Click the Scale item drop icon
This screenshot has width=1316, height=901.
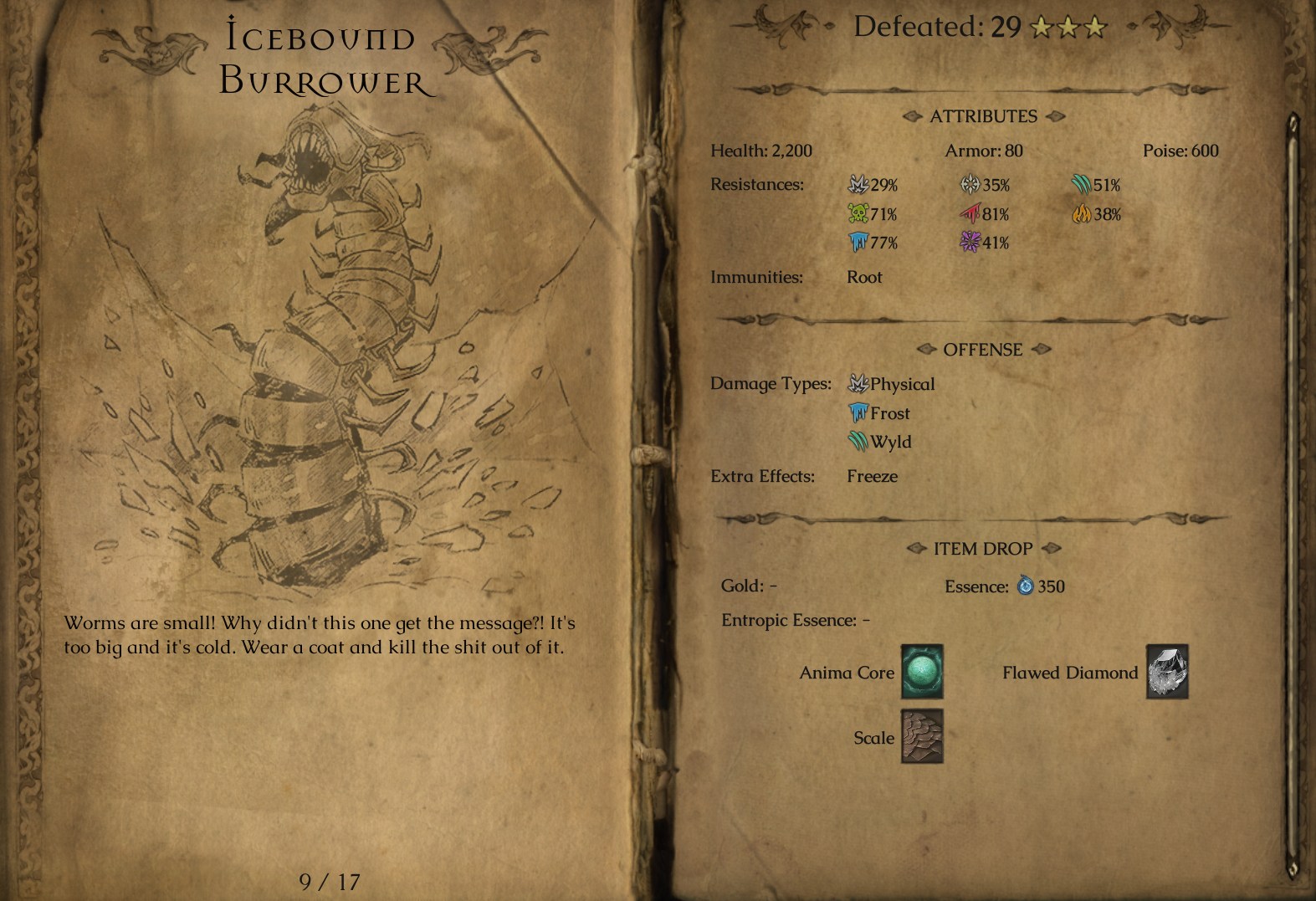pyautogui.click(x=922, y=737)
